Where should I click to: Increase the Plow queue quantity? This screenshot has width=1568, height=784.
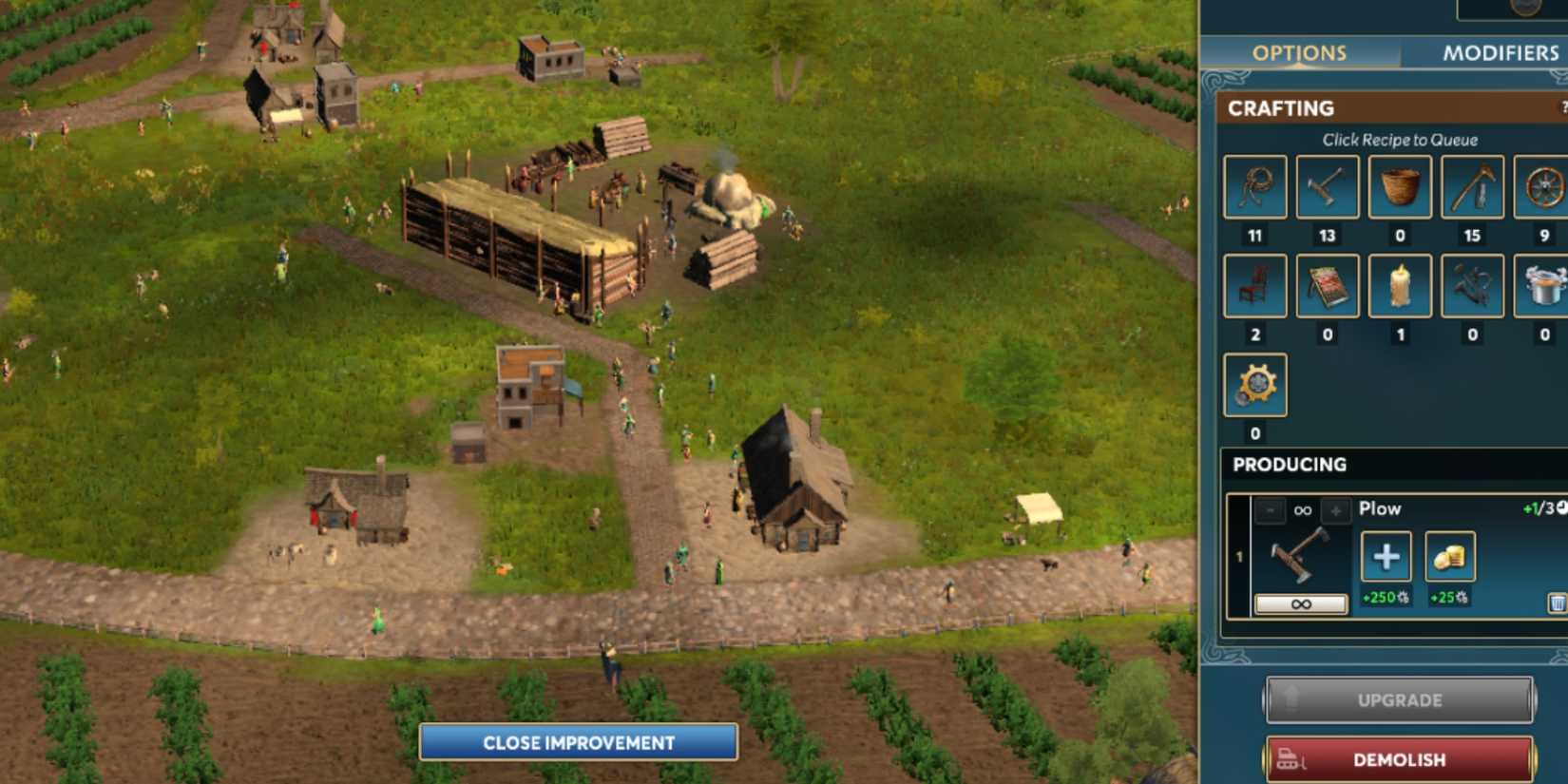click(x=1337, y=511)
